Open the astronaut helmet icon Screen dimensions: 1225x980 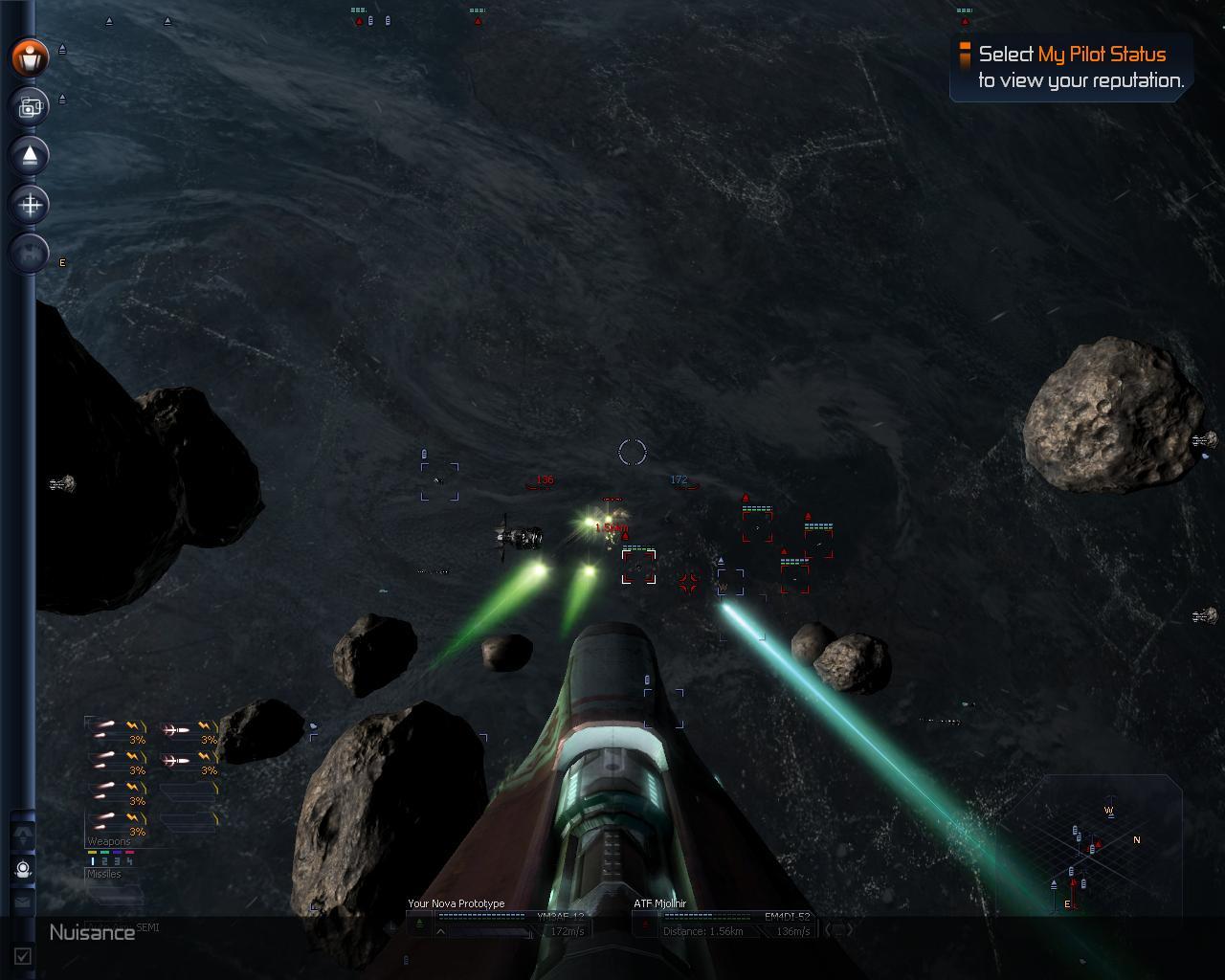23,869
